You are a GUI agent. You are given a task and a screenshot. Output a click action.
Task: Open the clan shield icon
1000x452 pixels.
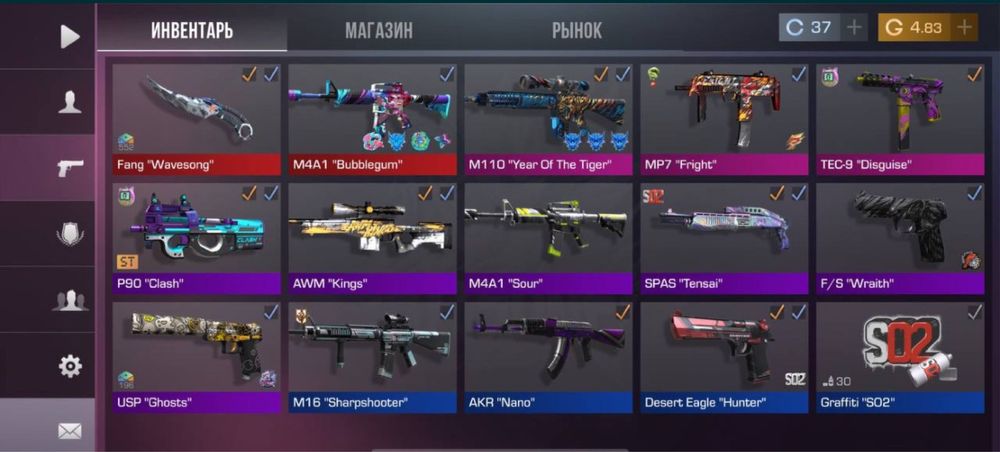point(69,234)
